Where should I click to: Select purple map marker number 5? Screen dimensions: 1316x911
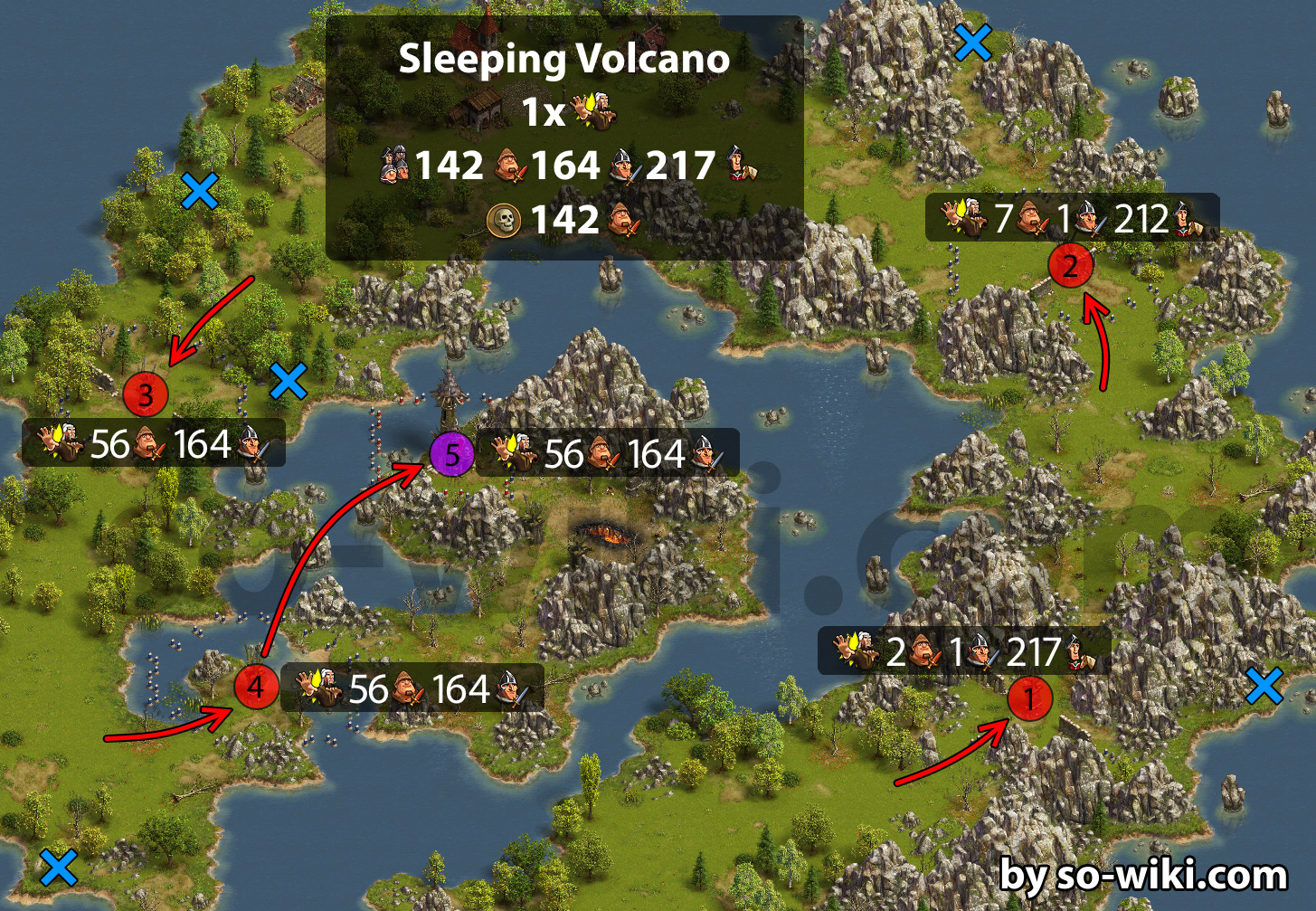click(451, 454)
